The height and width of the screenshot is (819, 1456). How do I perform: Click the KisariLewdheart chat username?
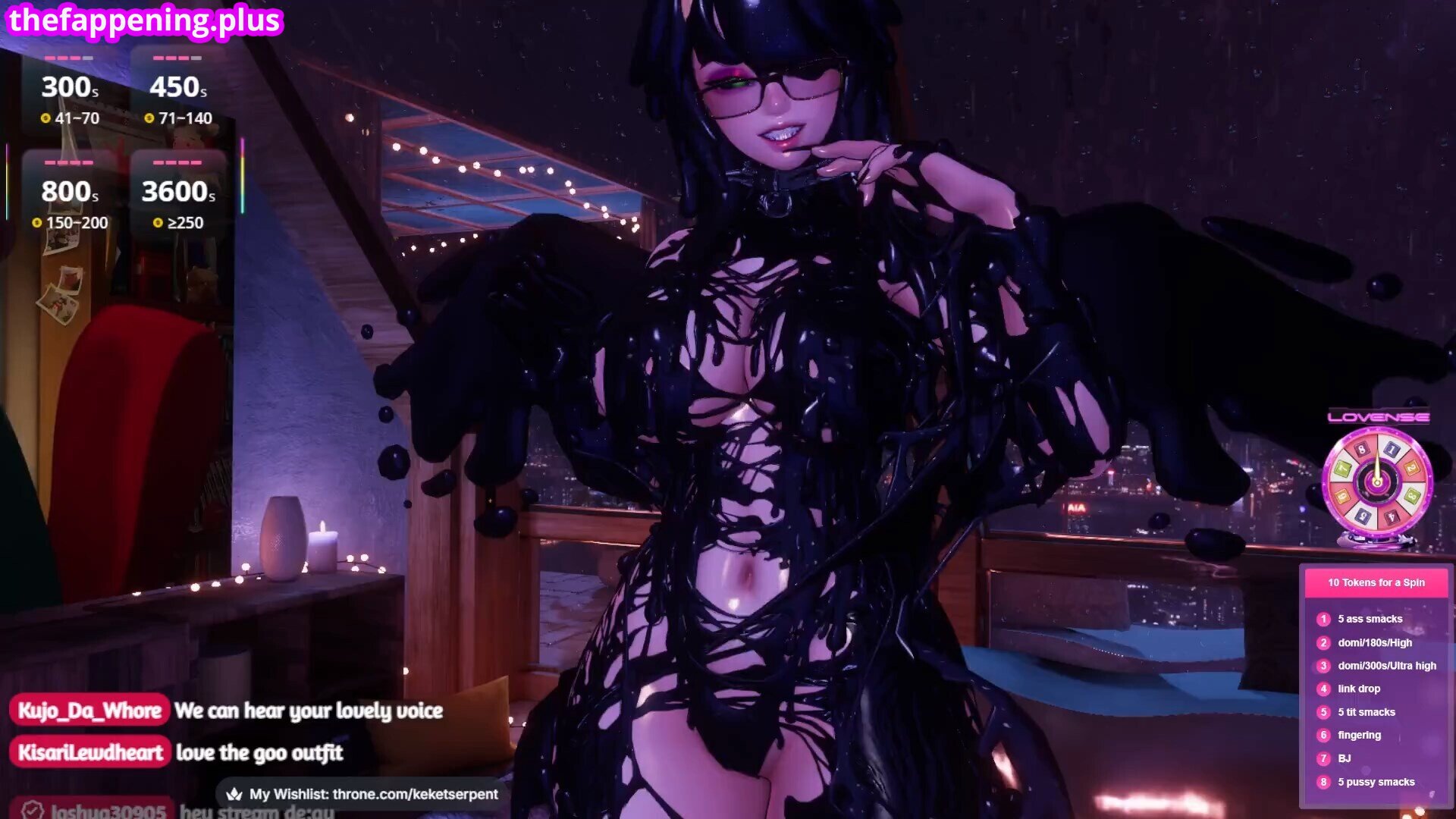point(90,752)
